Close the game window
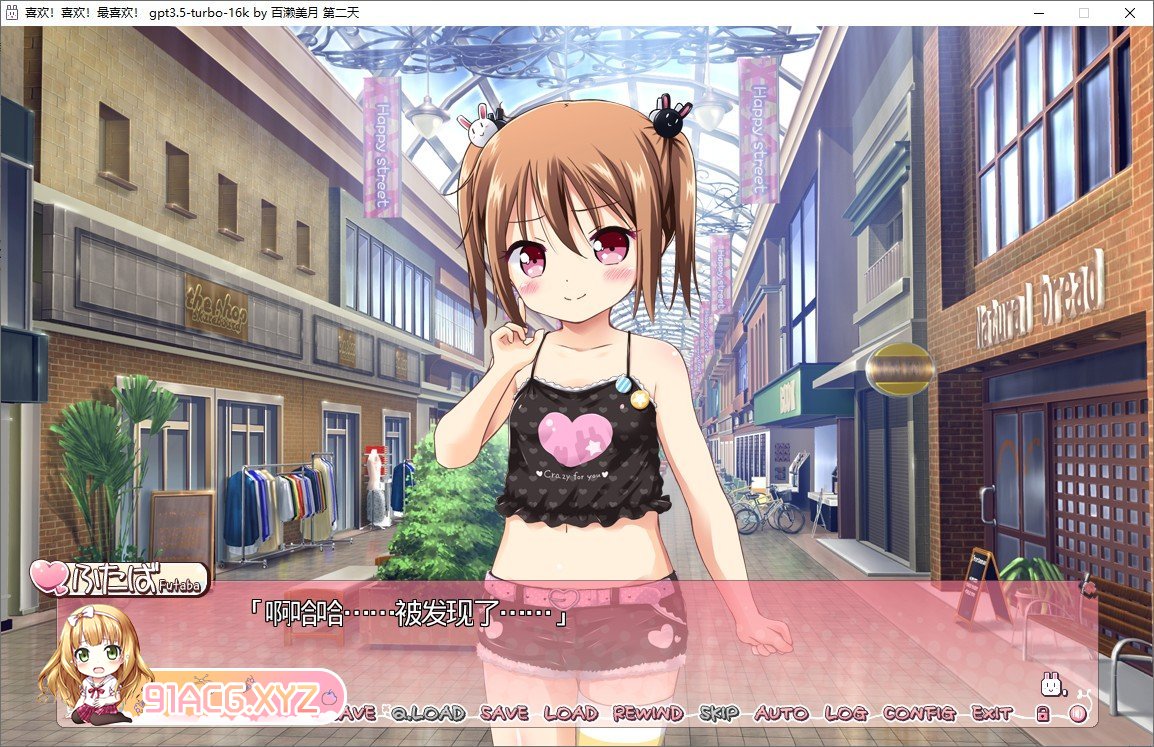The height and width of the screenshot is (747, 1154). [x=1130, y=13]
